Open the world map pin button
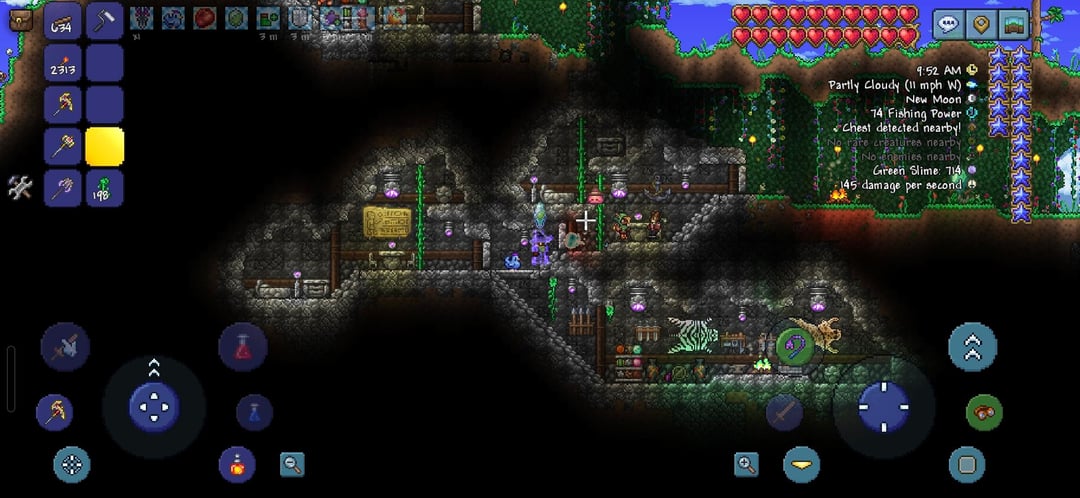 [982, 24]
